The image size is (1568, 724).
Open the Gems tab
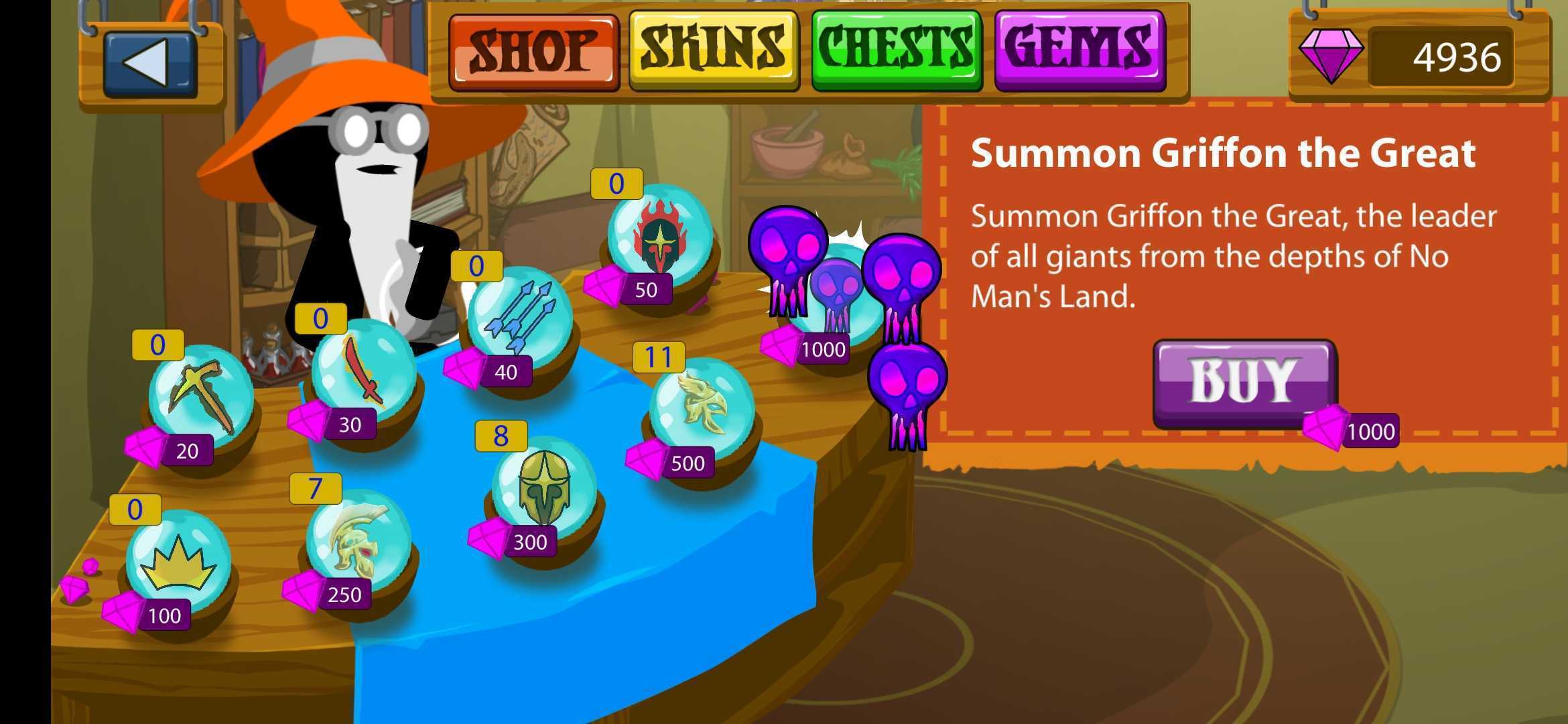tap(1080, 50)
